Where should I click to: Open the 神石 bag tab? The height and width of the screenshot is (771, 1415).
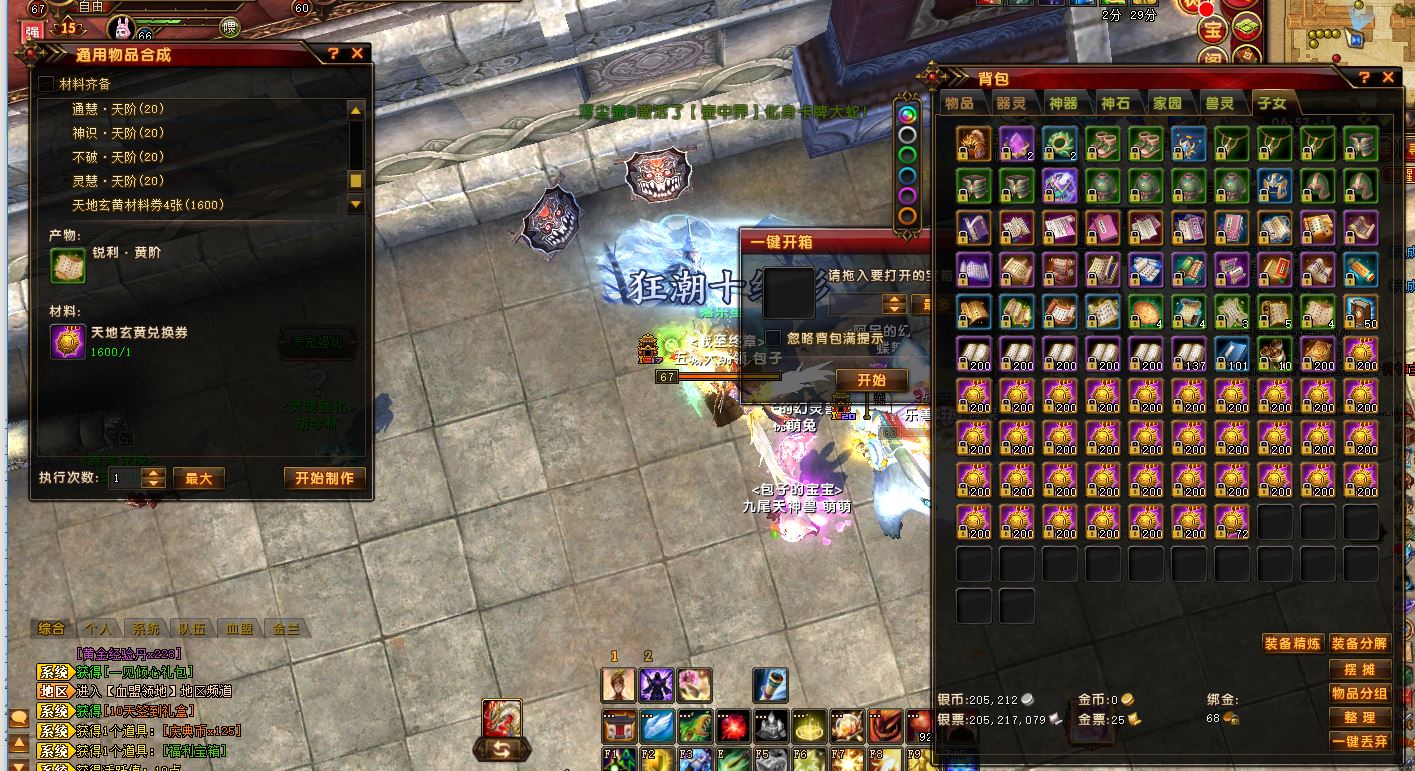click(x=1115, y=103)
